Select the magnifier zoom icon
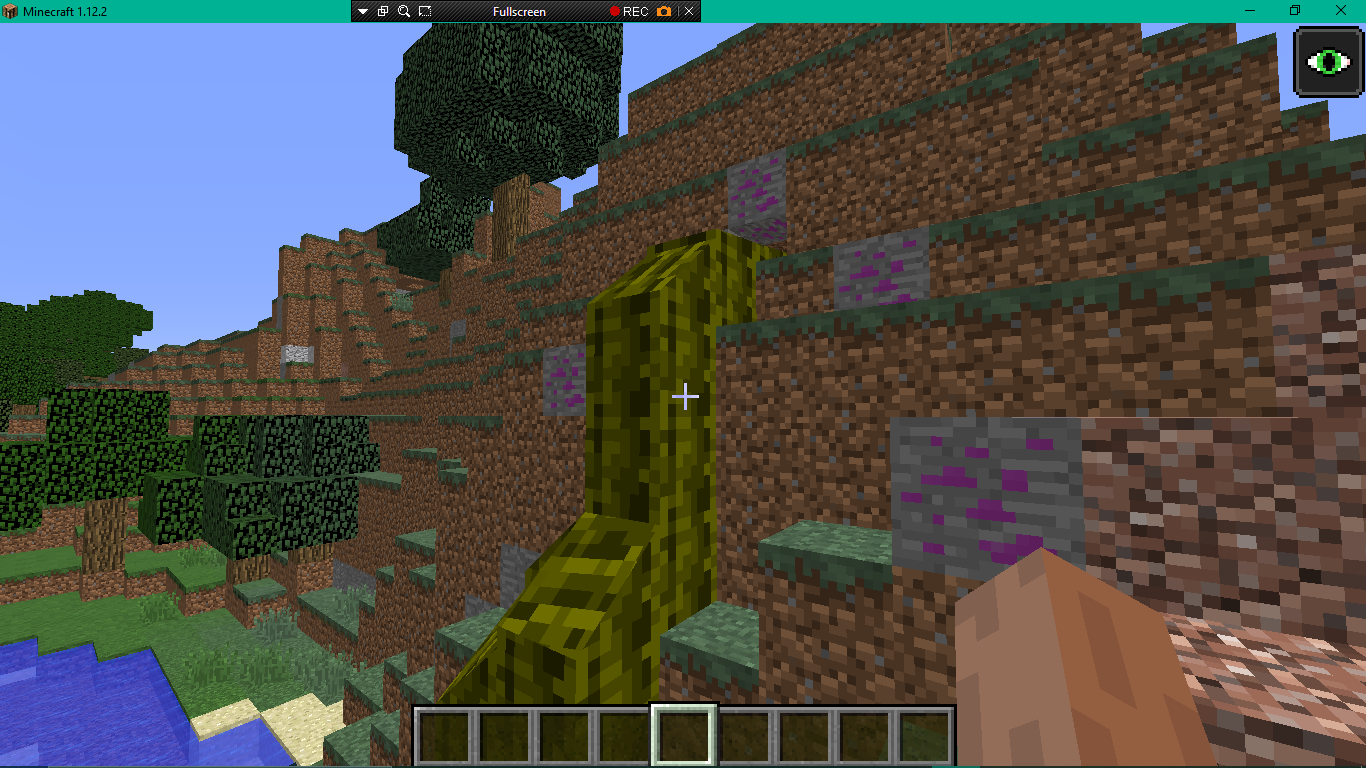Viewport: 1366px width, 768px height. click(402, 11)
